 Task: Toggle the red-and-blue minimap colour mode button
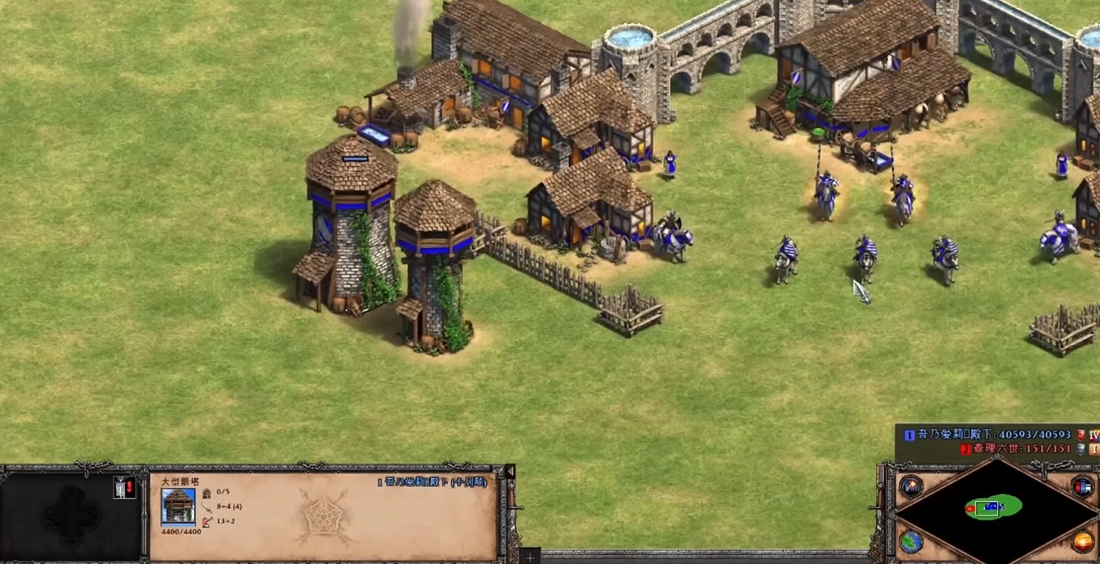pos(1082,487)
